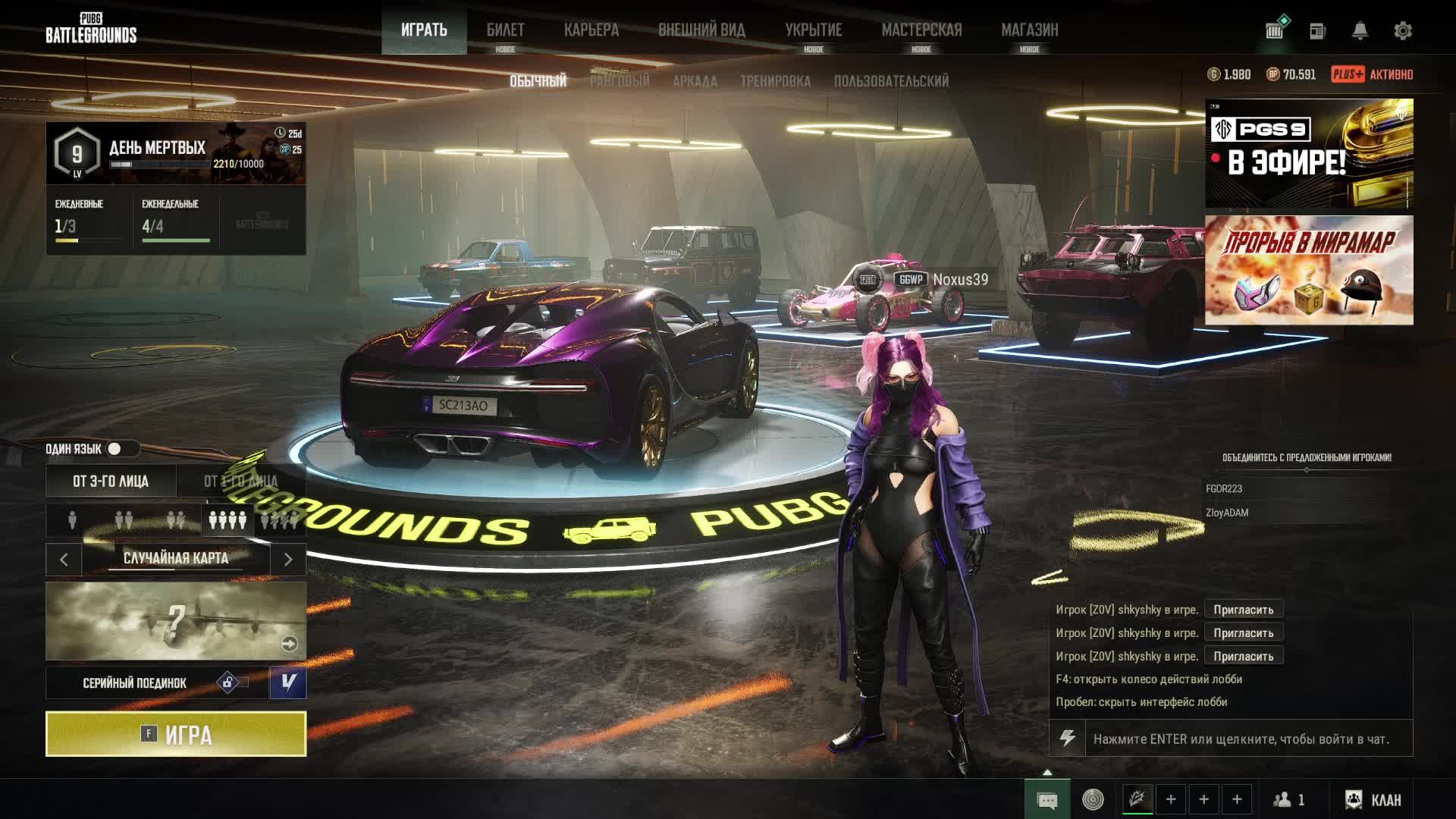Open the БИЛЕТ pass tab

pos(505,30)
